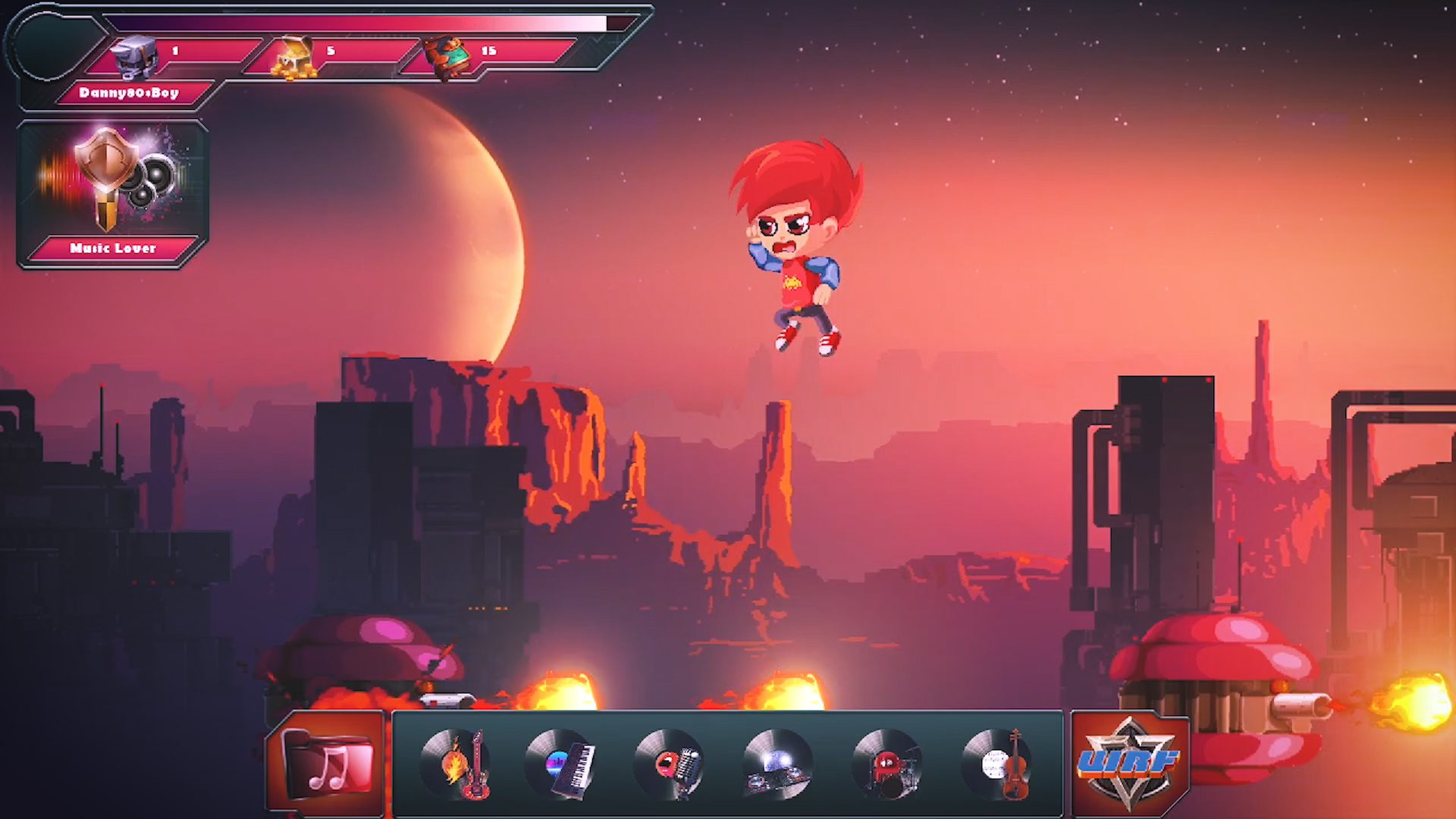
Task: Click the red spellbook icon
Action: [x=446, y=56]
